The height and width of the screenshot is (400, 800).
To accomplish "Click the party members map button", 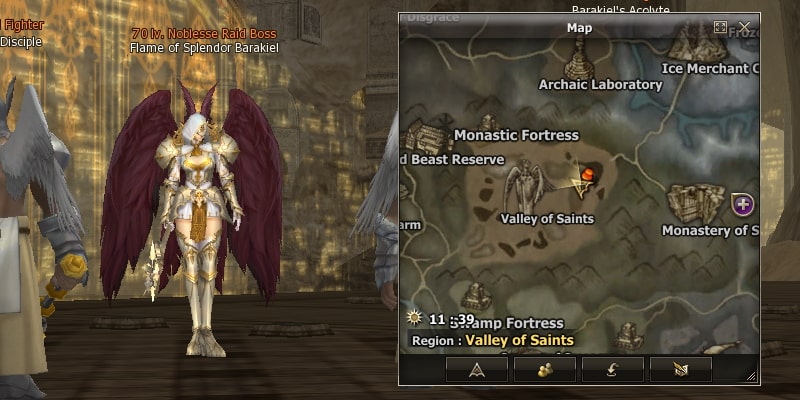I will [545, 369].
